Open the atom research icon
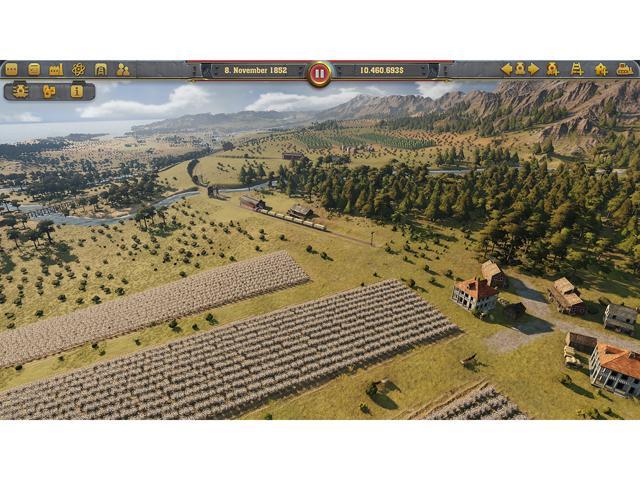The image size is (640, 480). pyautogui.click(x=78, y=69)
